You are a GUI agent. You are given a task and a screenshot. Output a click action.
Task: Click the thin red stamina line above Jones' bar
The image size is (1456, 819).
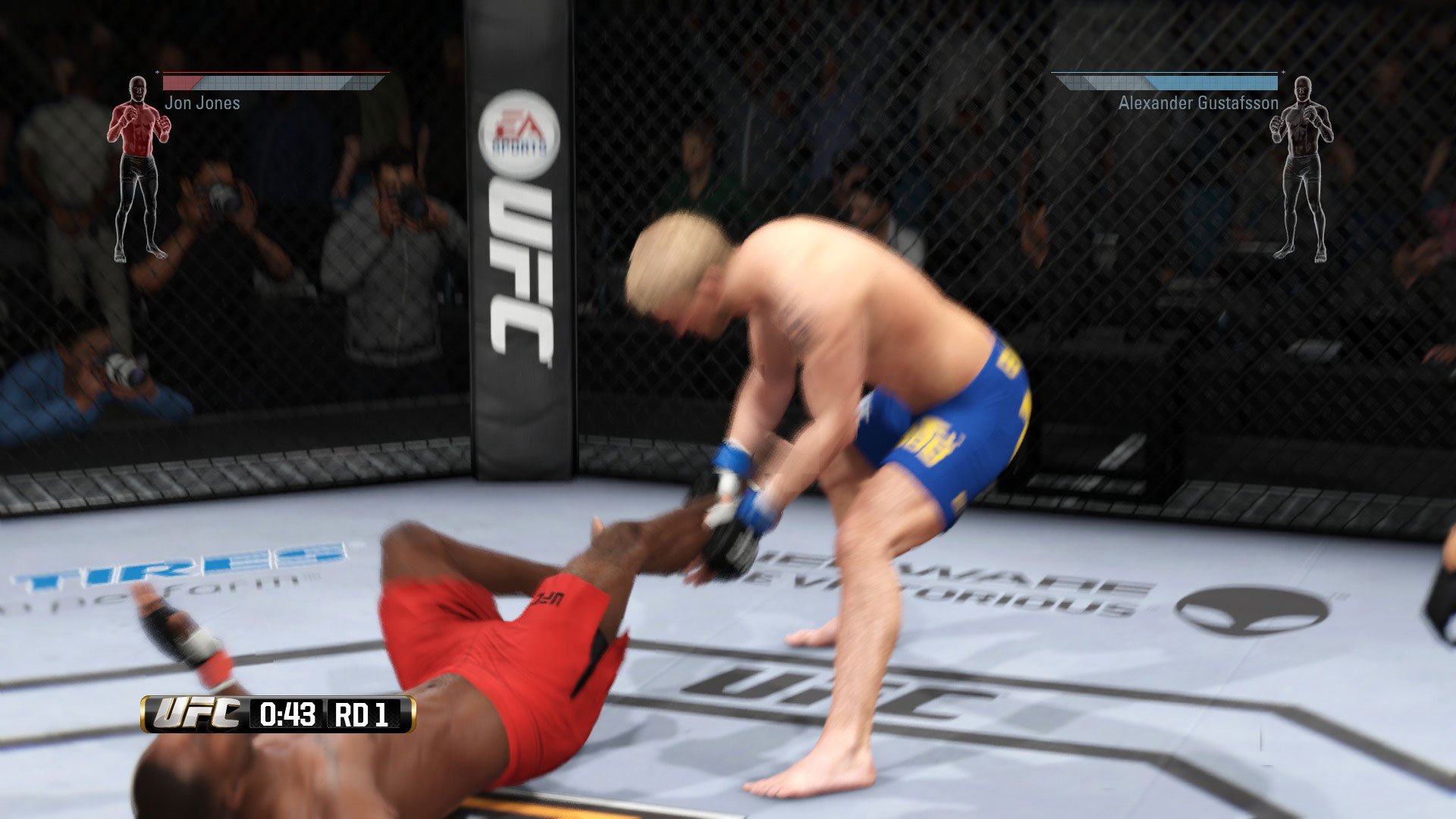(273, 72)
